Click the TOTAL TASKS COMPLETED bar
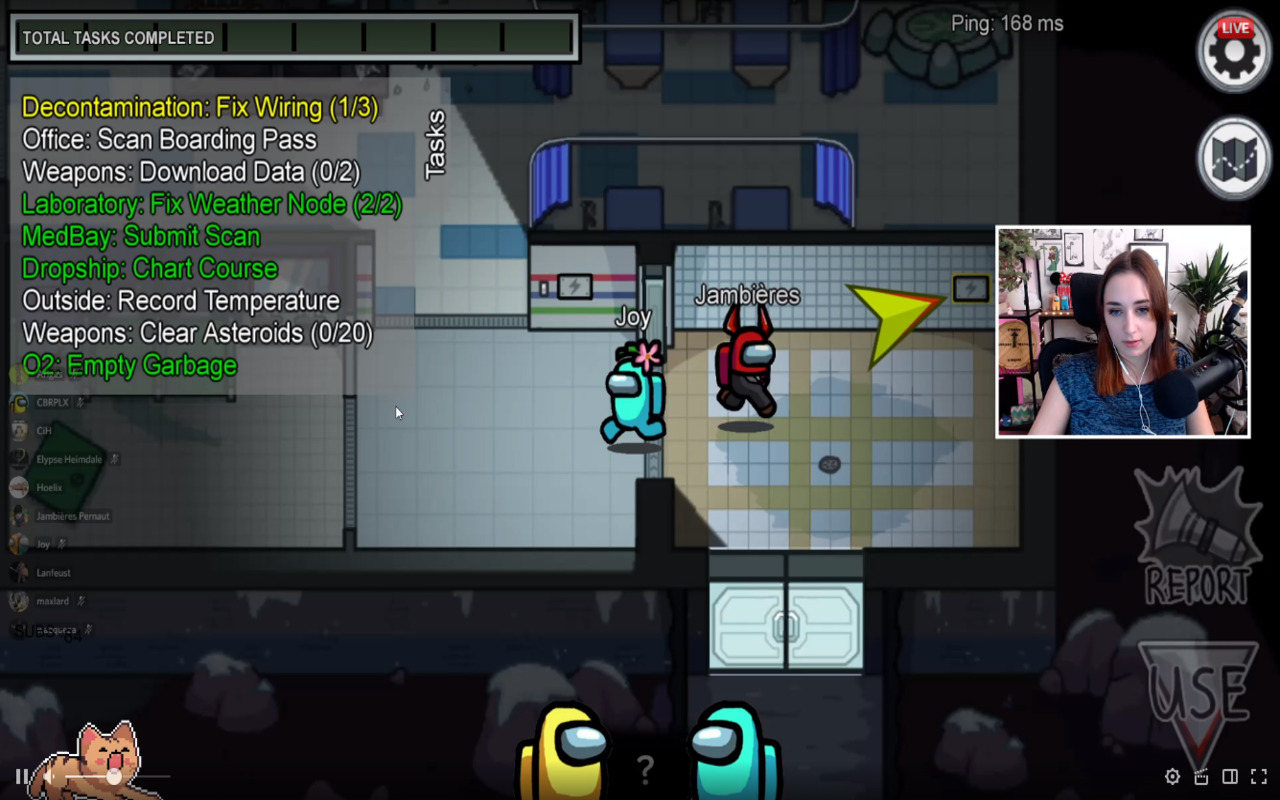This screenshot has width=1280, height=800. [295, 37]
